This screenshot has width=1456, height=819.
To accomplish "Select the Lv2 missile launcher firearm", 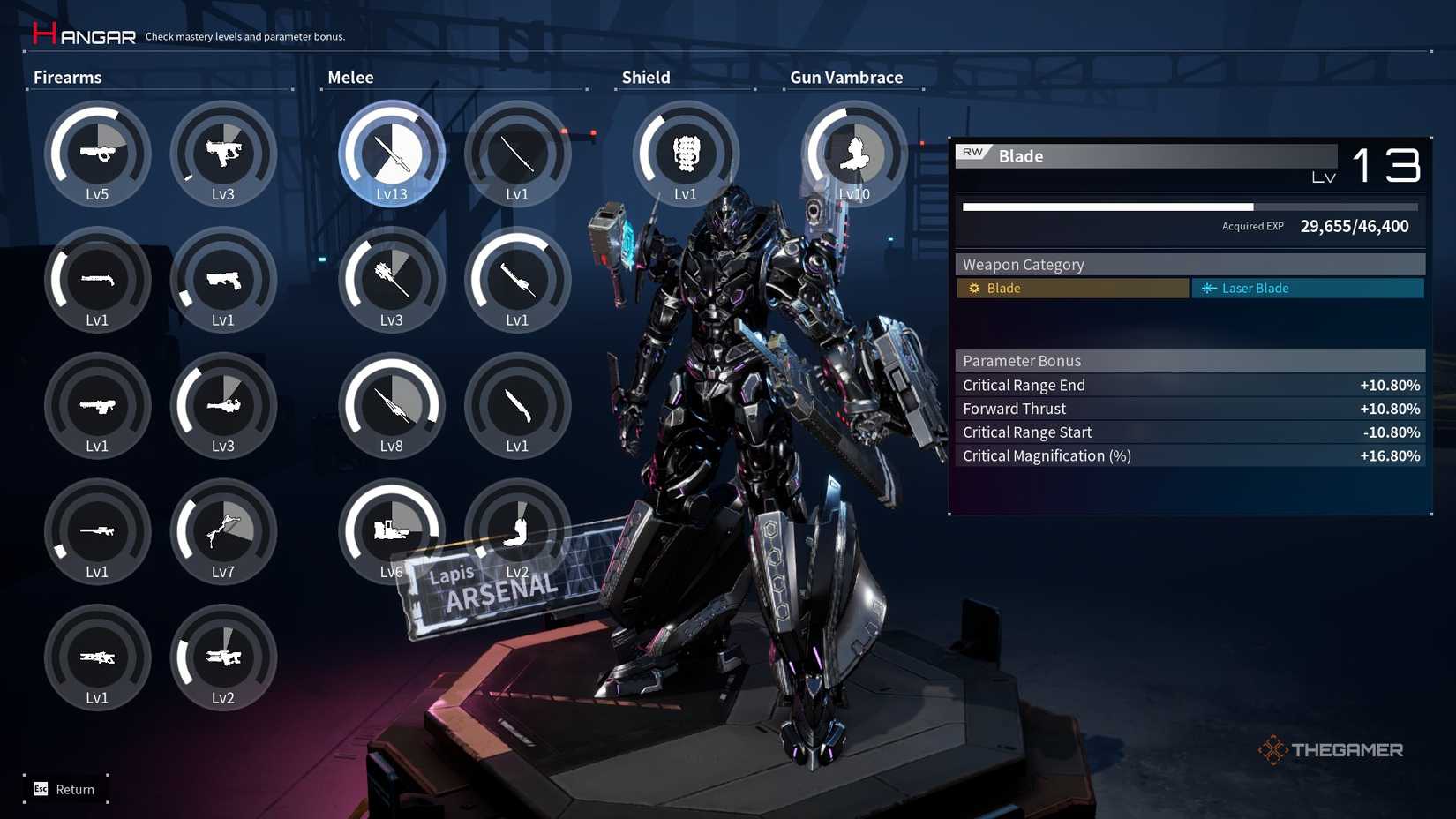I will pyautogui.click(x=224, y=658).
